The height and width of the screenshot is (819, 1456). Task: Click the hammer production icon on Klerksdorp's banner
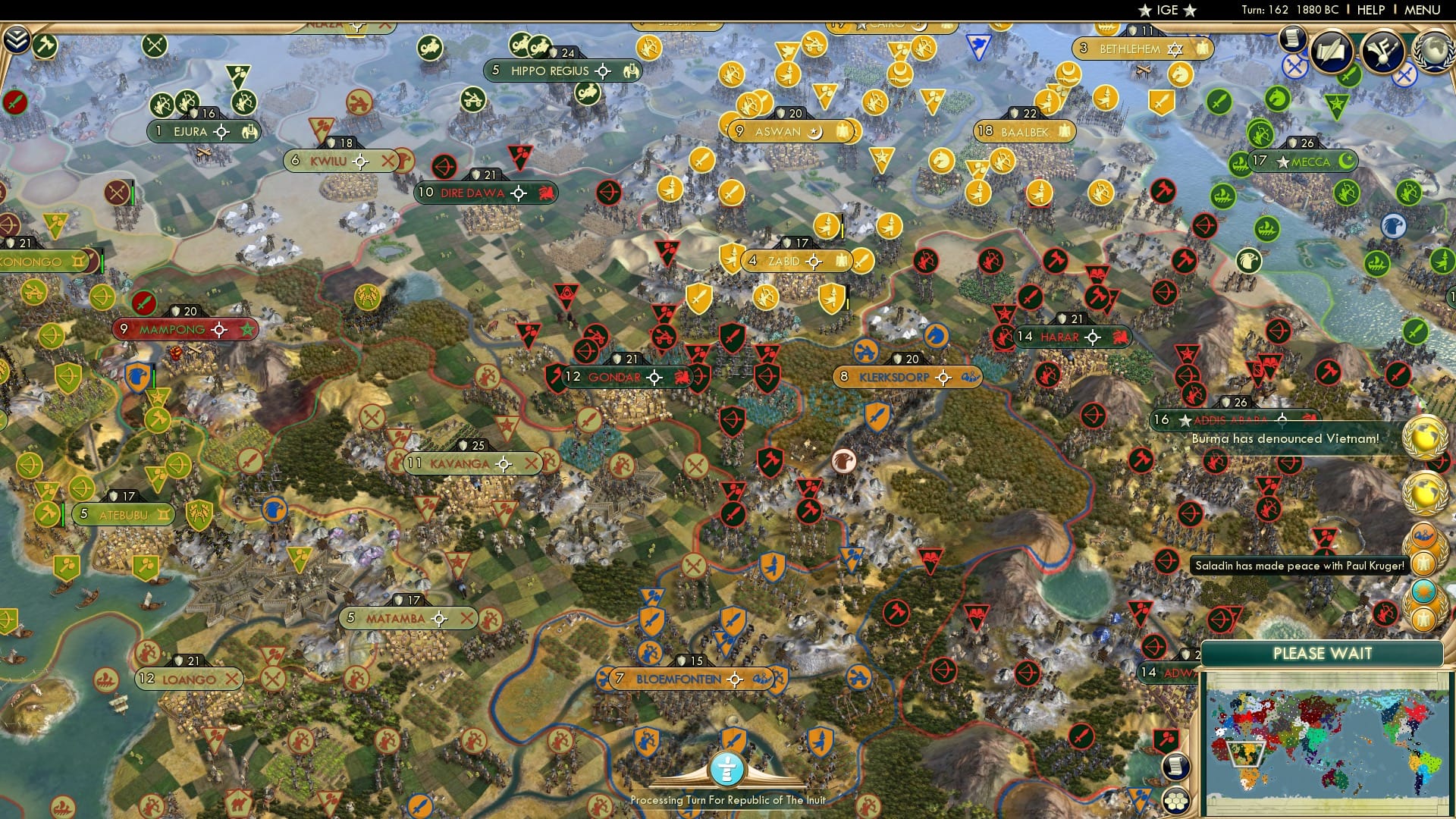tap(969, 377)
